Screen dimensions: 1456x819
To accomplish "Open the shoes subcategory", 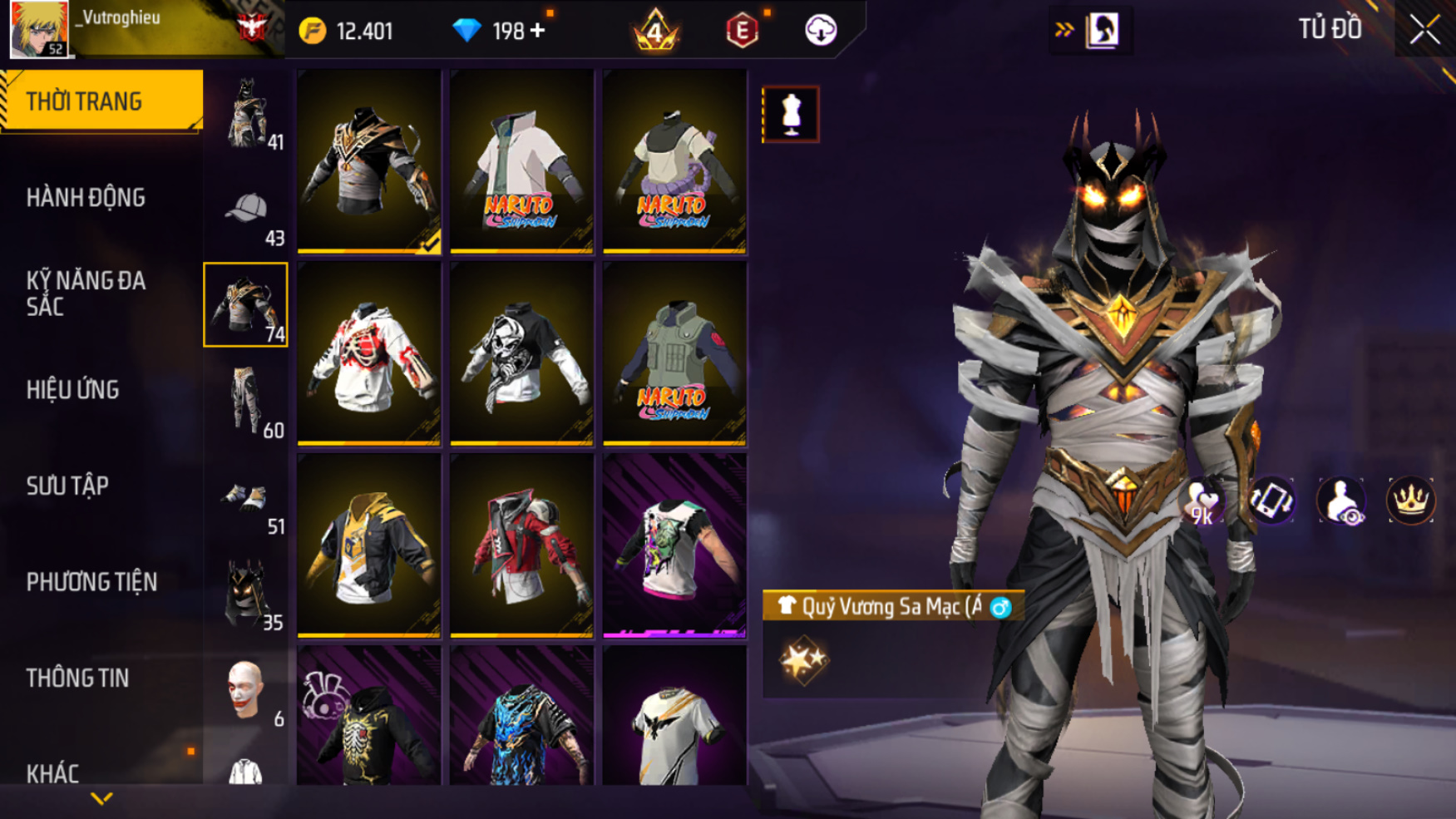I will (244, 497).
